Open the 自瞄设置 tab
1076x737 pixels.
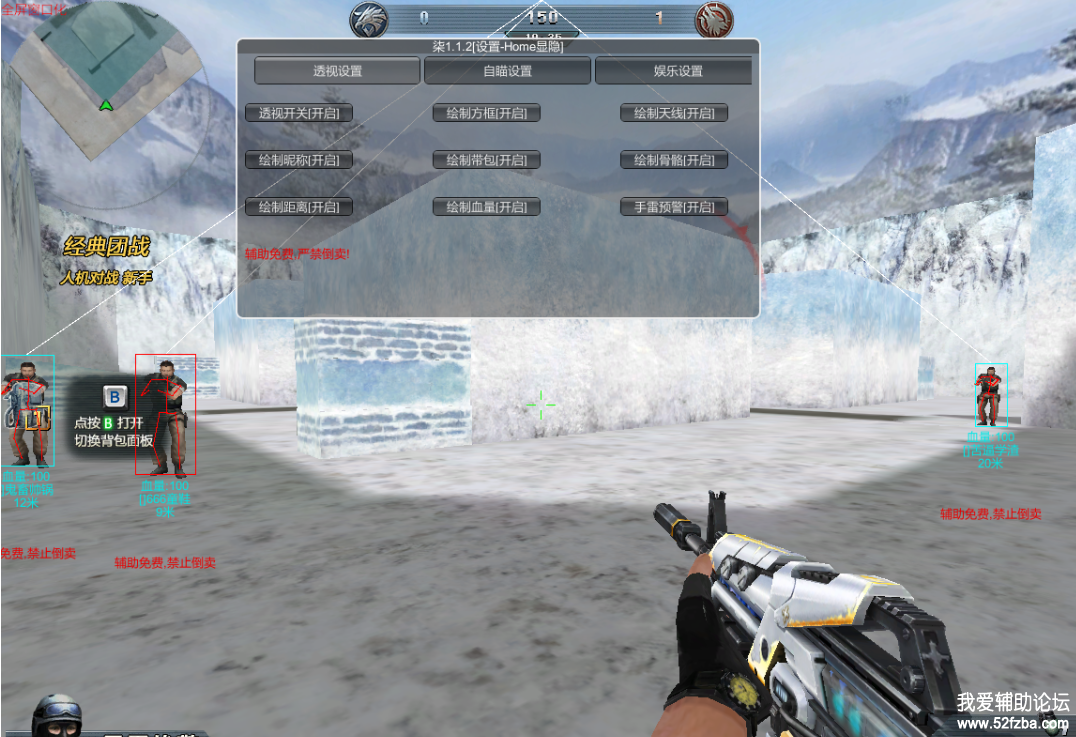[508, 71]
